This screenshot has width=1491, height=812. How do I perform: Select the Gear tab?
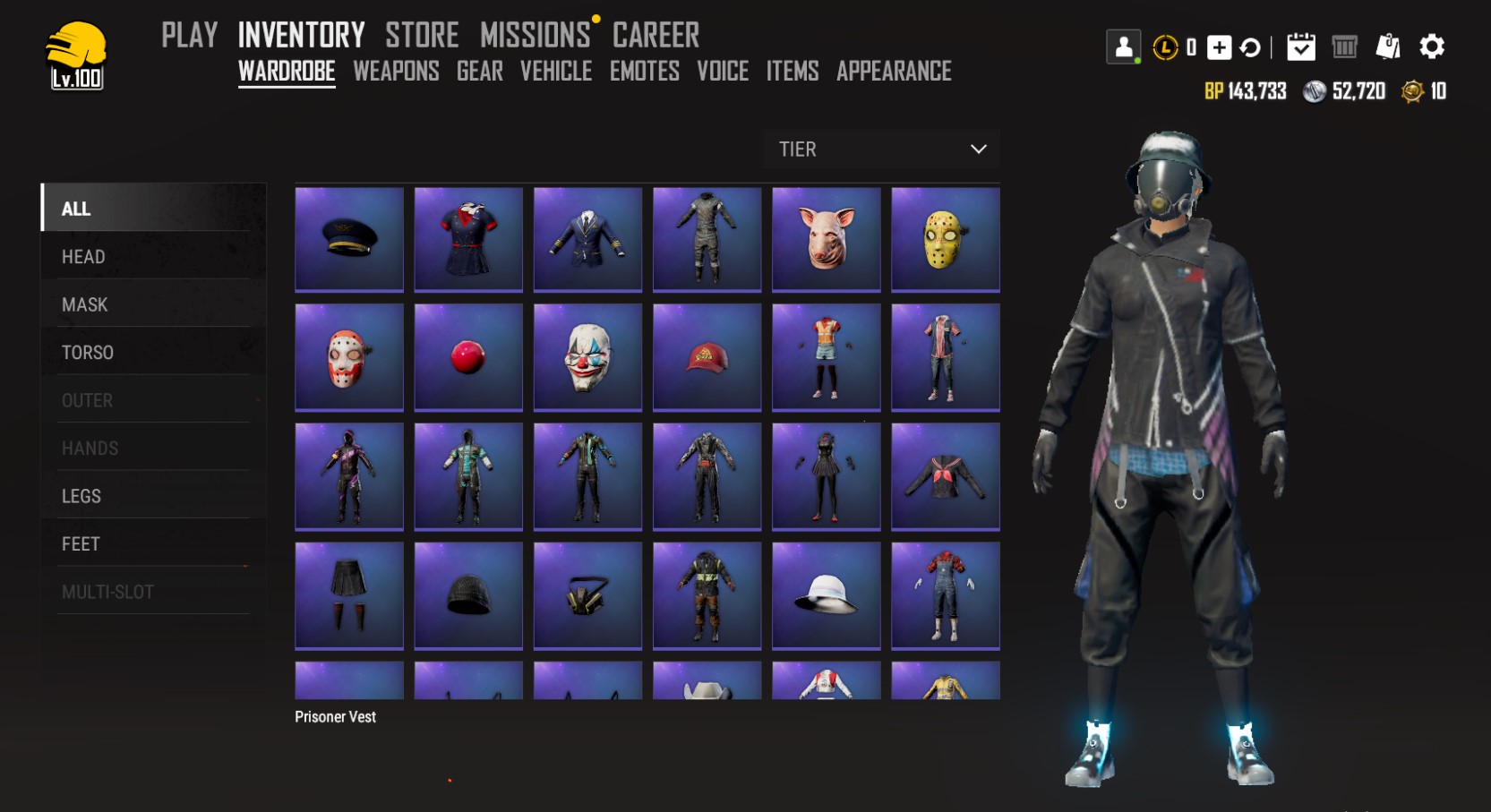coord(479,72)
